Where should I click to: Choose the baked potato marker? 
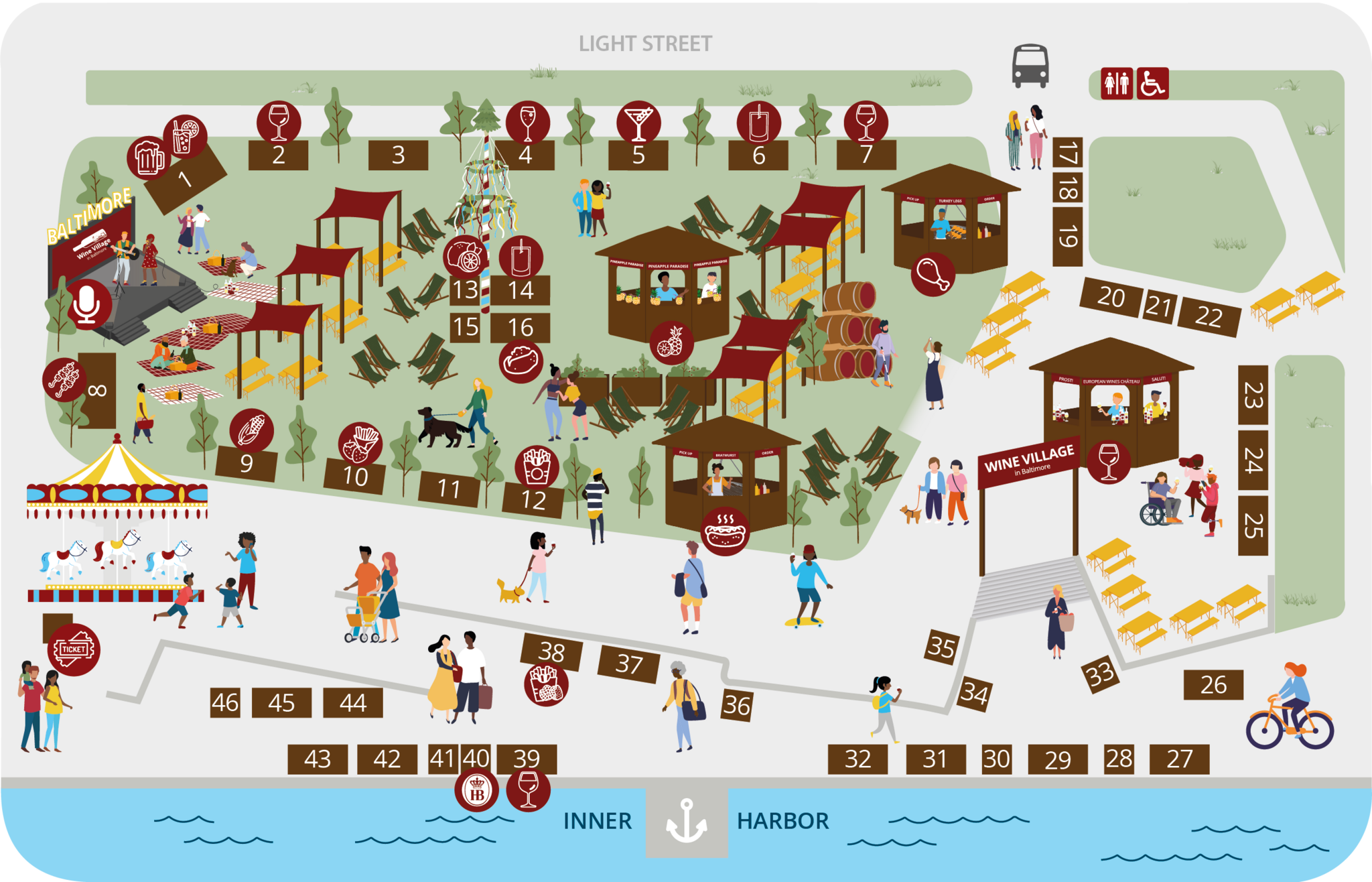click(521, 362)
